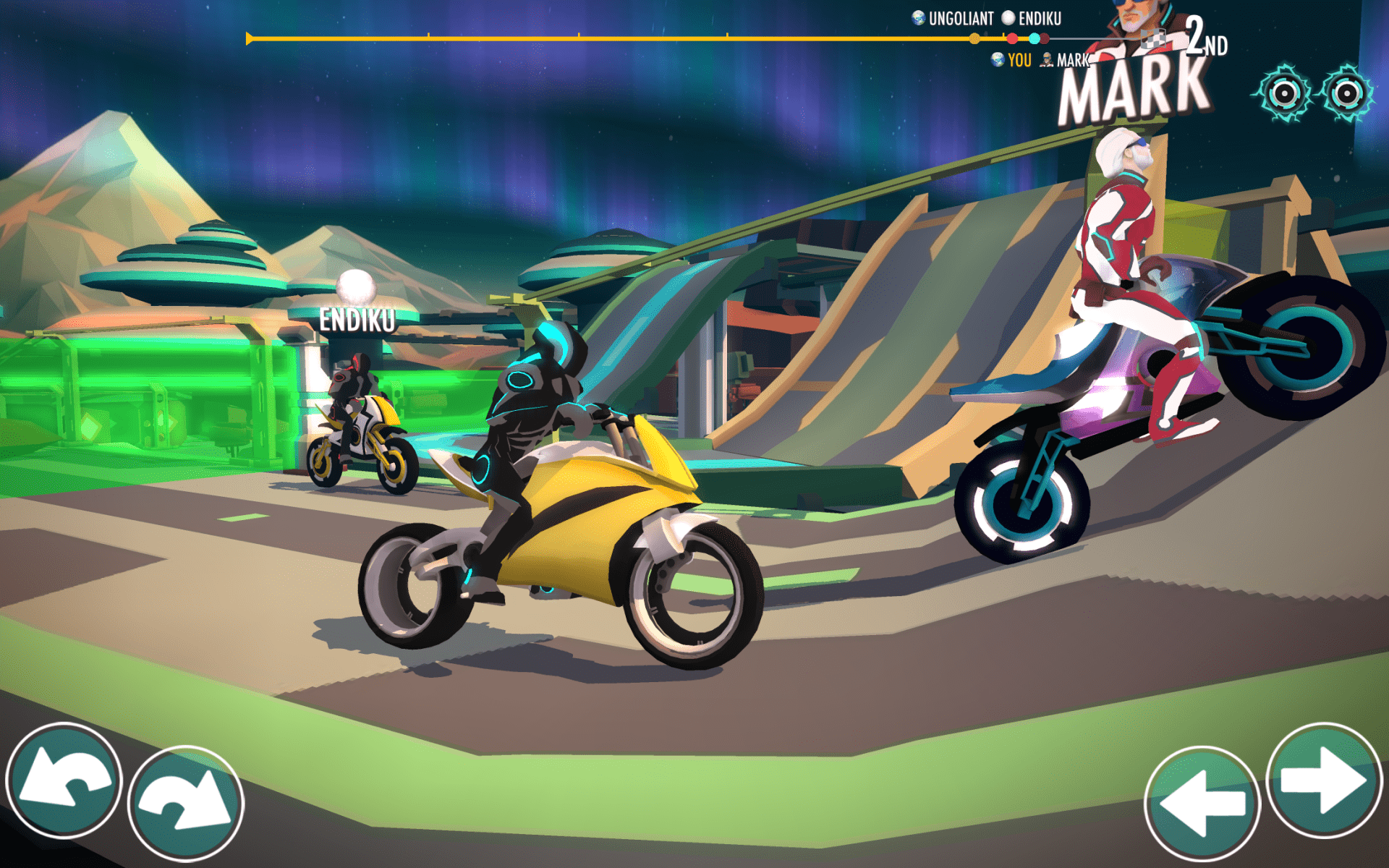The width and height of the screenshot is (1389, 868).
Task: Select the yellow YOU position marker
Action: point(974,38)
